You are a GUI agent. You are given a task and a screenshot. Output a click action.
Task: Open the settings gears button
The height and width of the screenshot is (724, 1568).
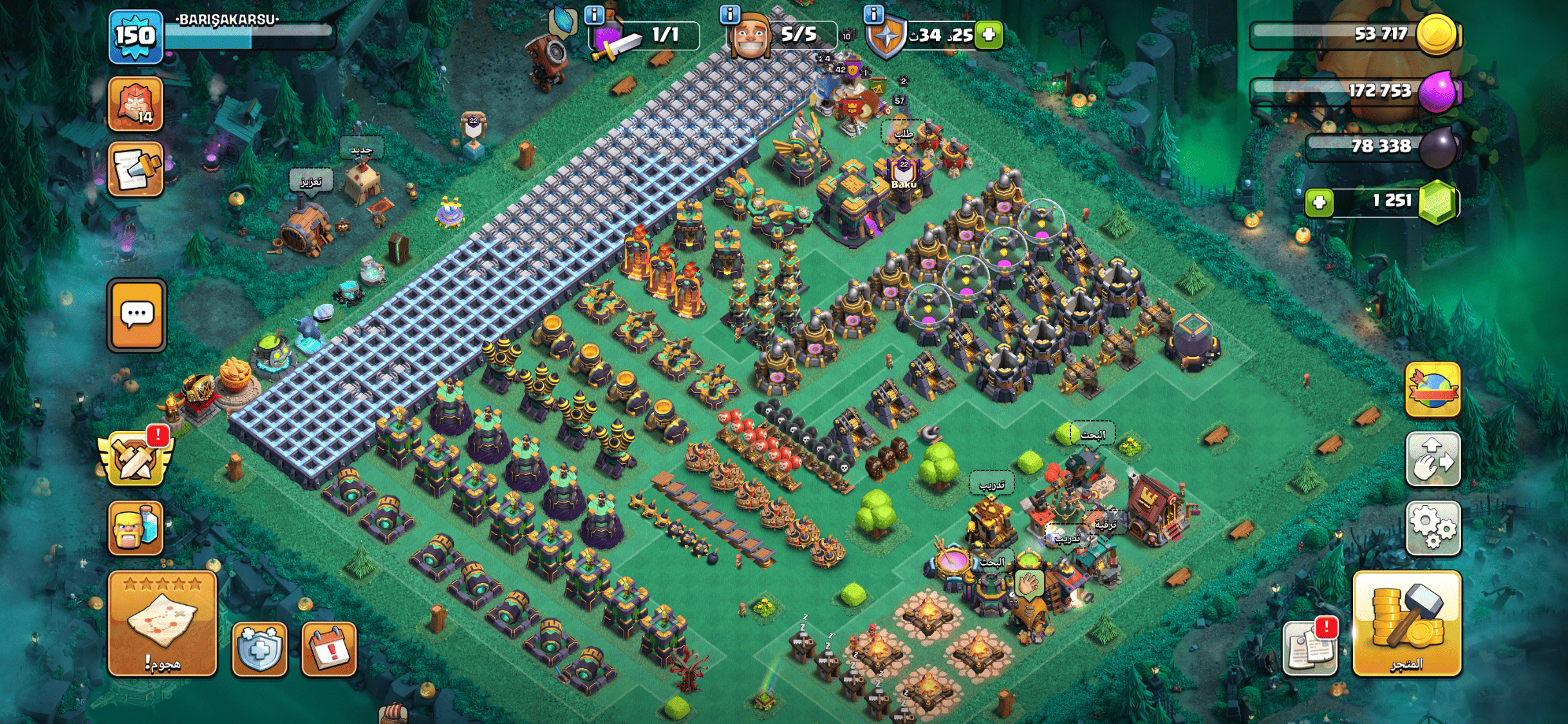pyautogui.click(x=1433, y=528)
